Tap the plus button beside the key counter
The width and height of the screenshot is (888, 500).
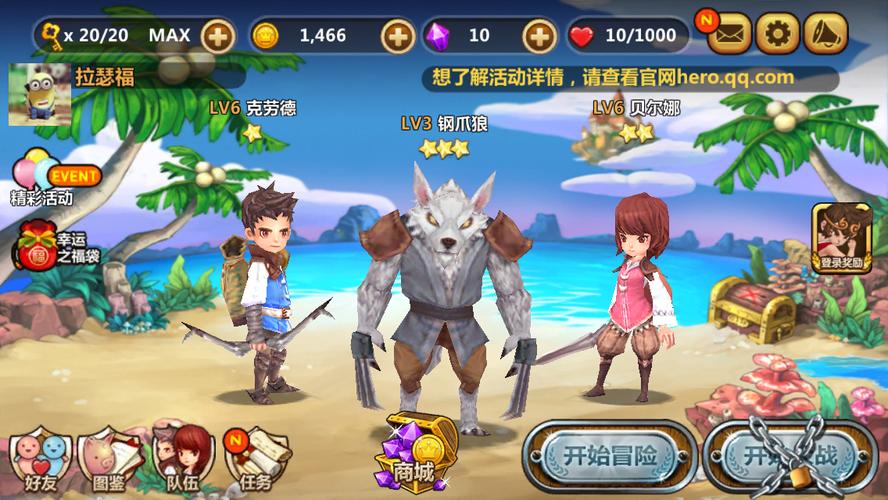pos(218,36)
